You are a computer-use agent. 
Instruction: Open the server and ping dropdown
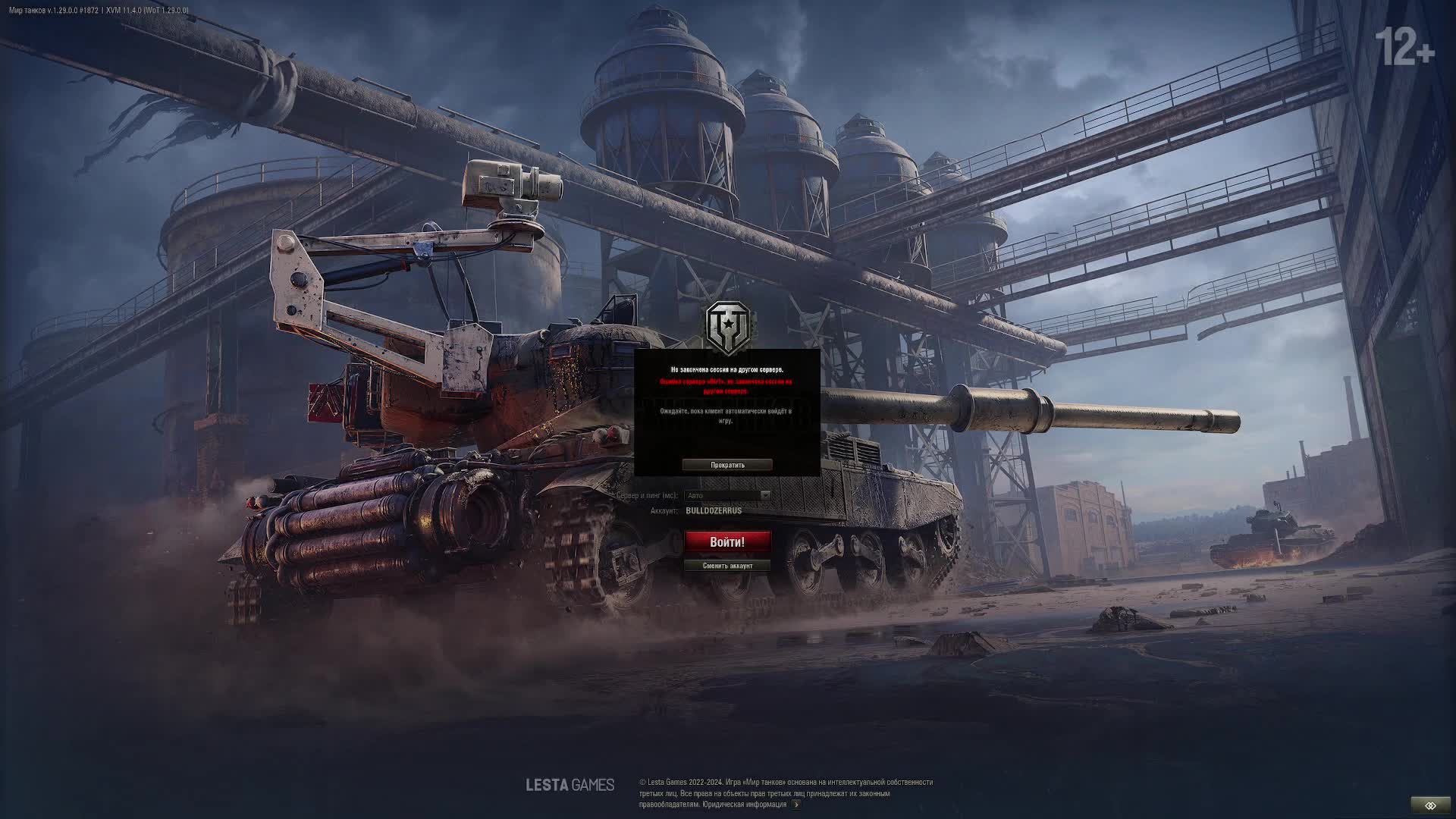(x=727, y=495)
